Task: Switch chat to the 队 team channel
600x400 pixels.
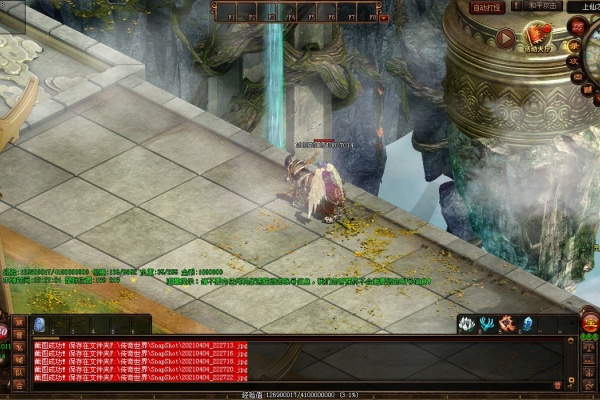Action: click(19, 371)
